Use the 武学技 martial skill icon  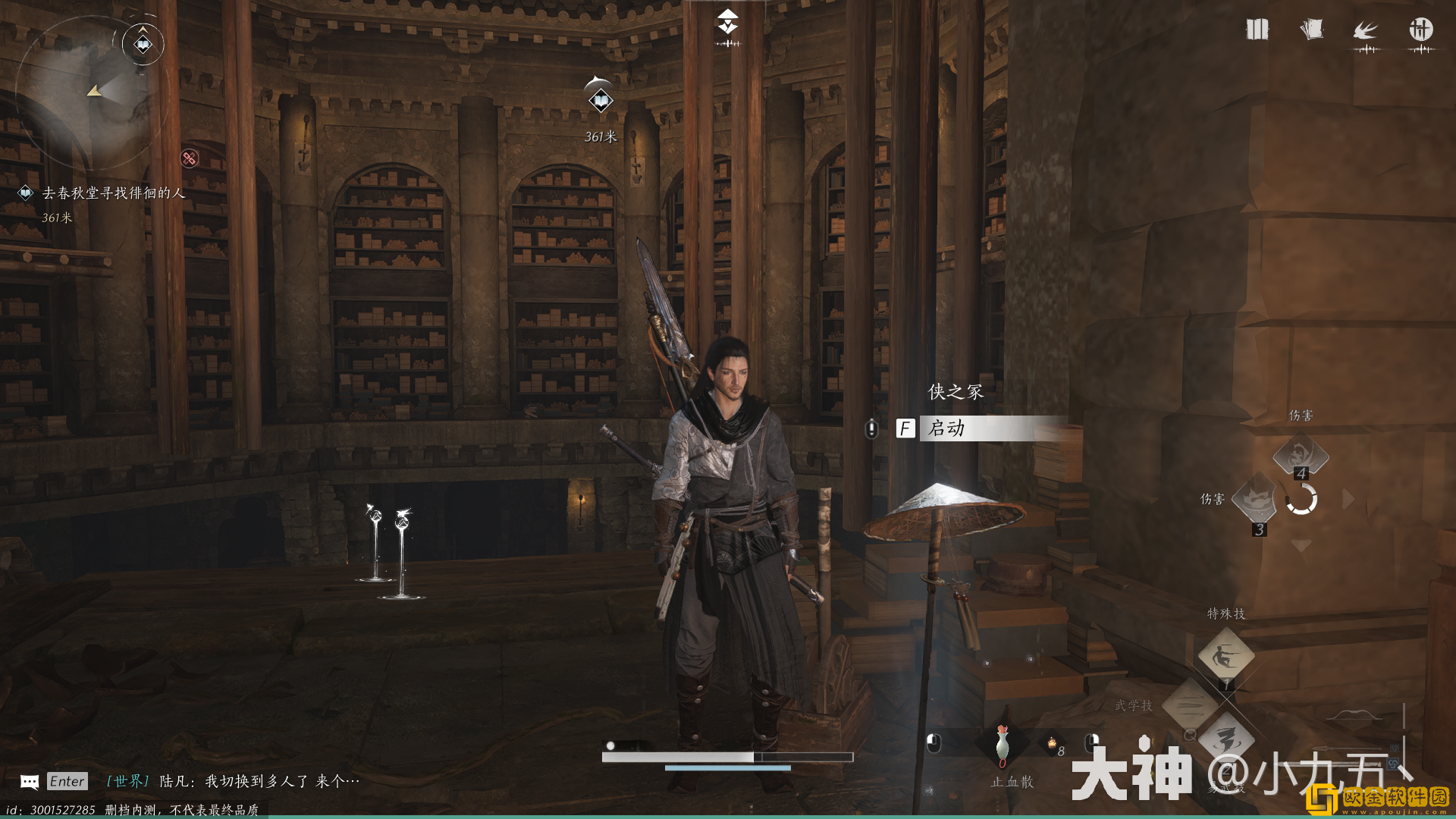[1189, 705]
